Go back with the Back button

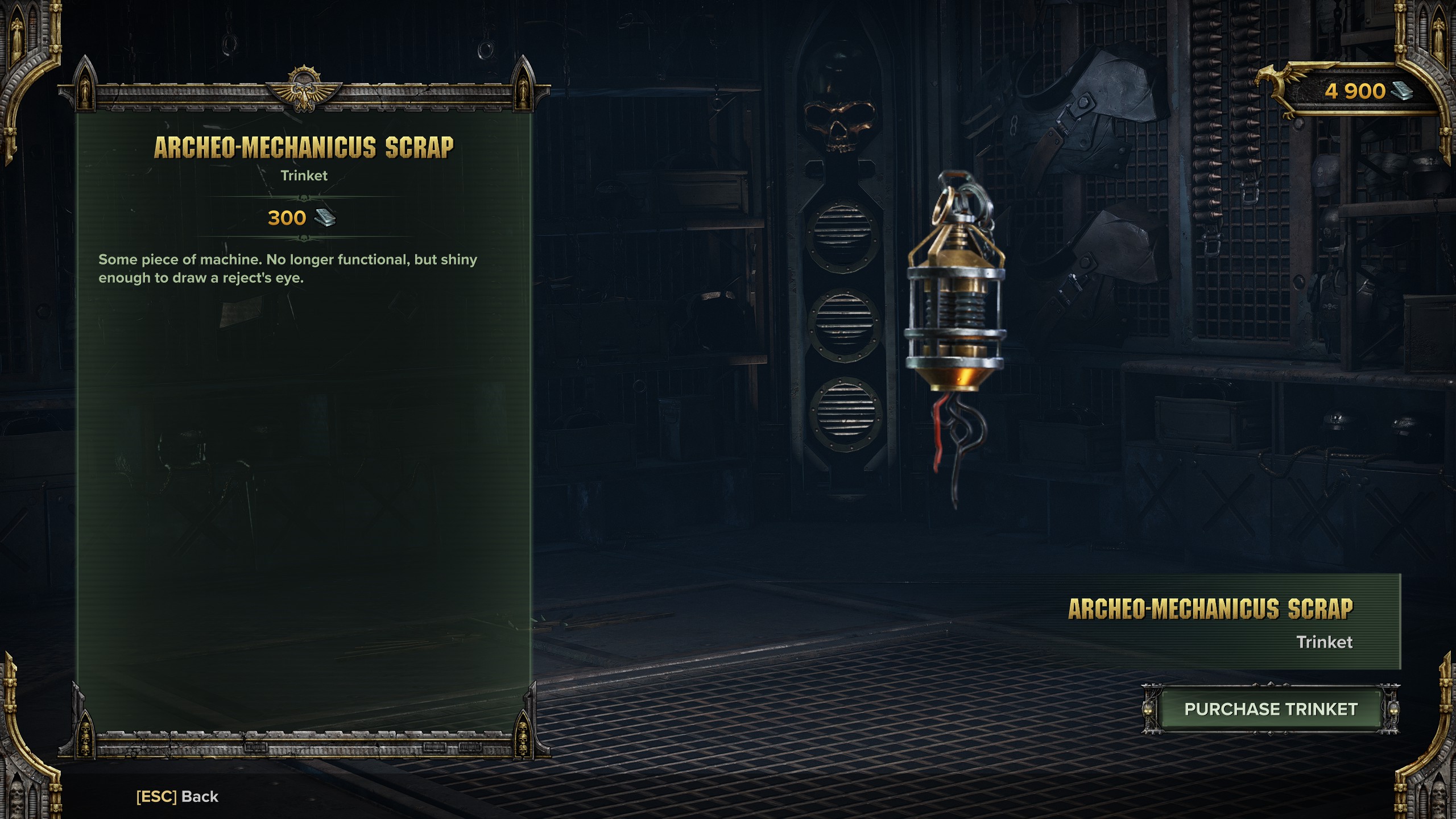click(x=177, y=797)
